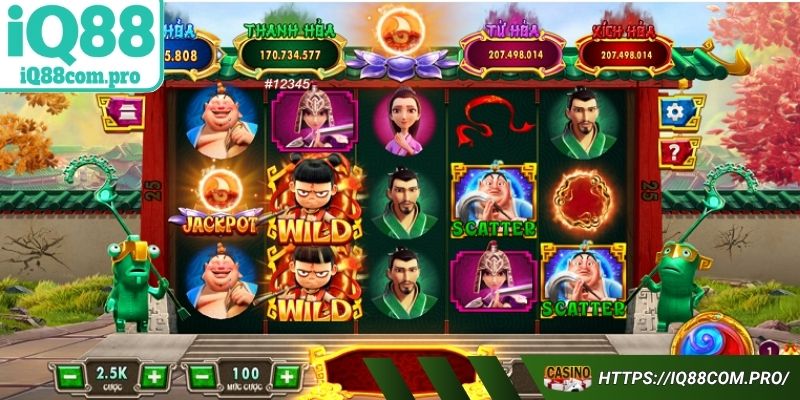800x400 pixels.
Task: Click the pagoda house icon button
Action: click(121, 113)
